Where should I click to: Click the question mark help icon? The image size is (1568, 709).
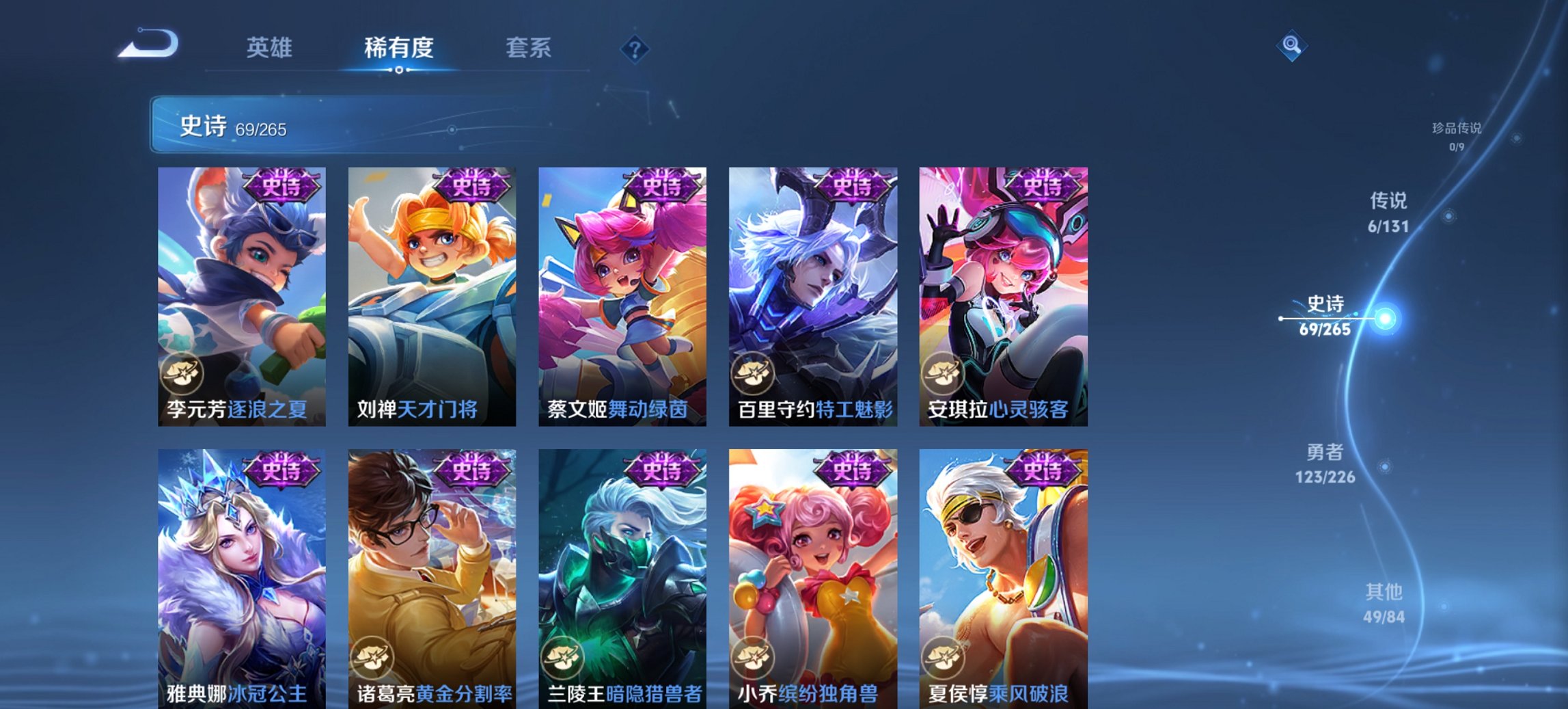click(636, 48)
